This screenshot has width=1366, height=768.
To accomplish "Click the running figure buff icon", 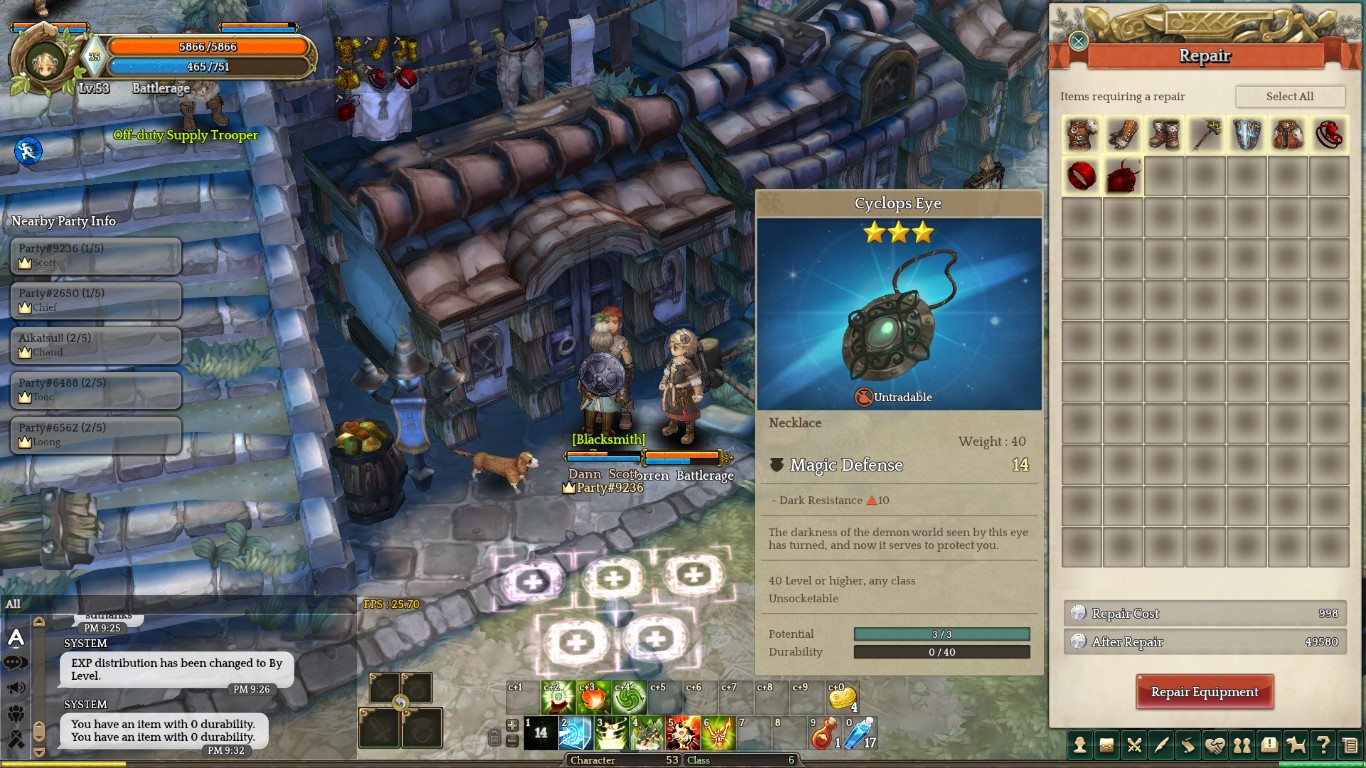I will [x=28, y=151].
